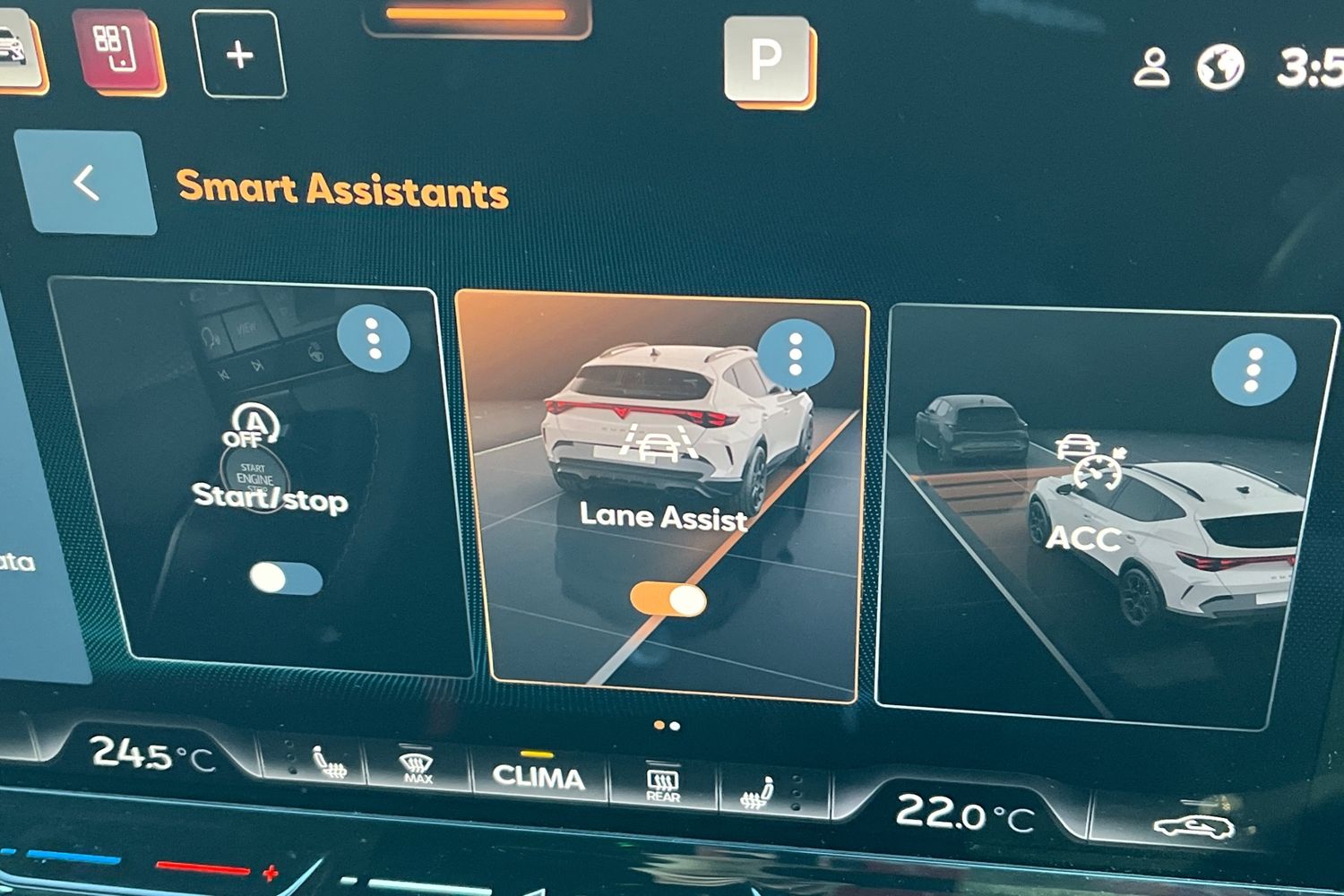Go back from Smart Assistants screen

tap(85, 183)
